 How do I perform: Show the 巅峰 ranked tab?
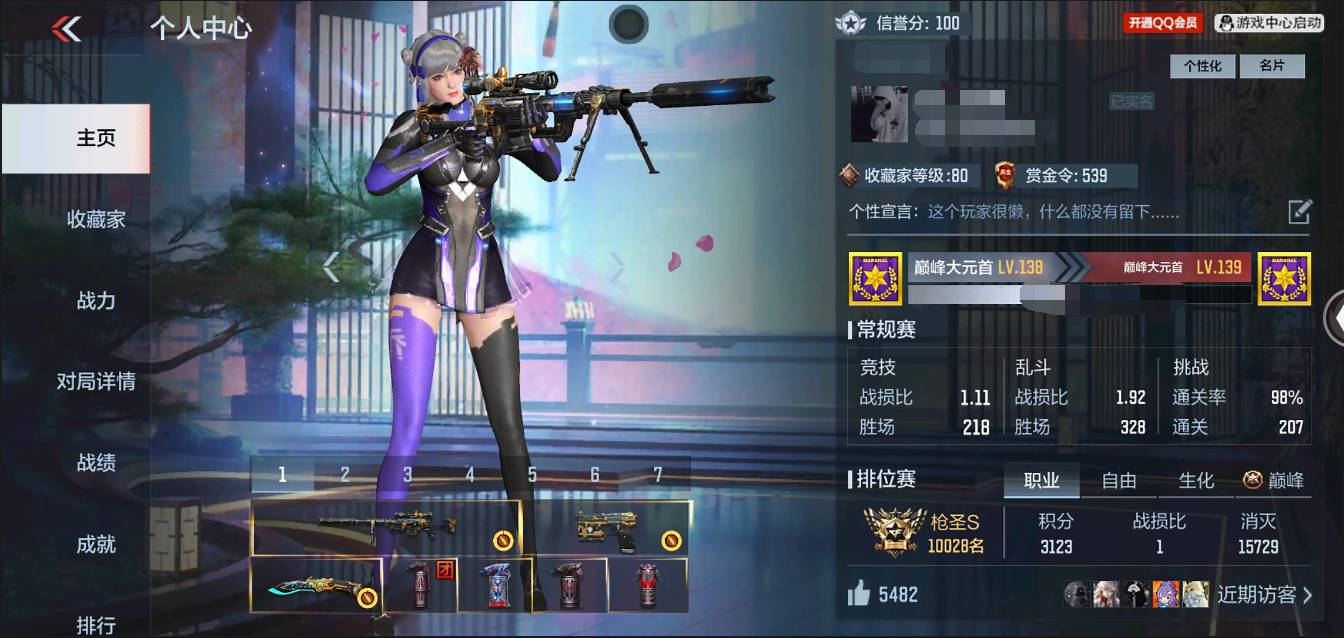click(x=1274, y=481)
